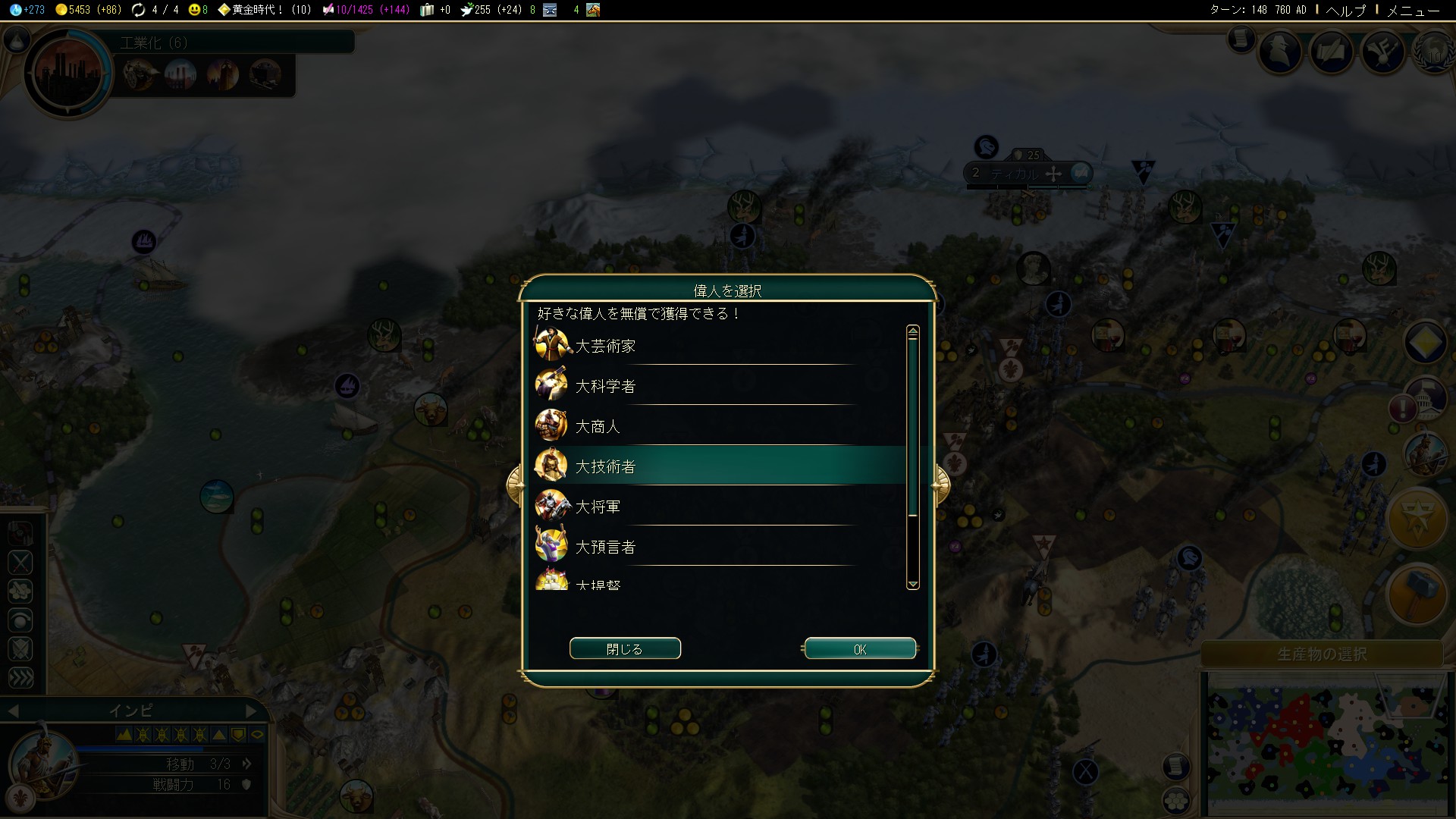The width and height of the screenshot is (1456, 819).
Task: Select 大預言者 (Great Prophet) entry
Action: [x=605, y=547]
